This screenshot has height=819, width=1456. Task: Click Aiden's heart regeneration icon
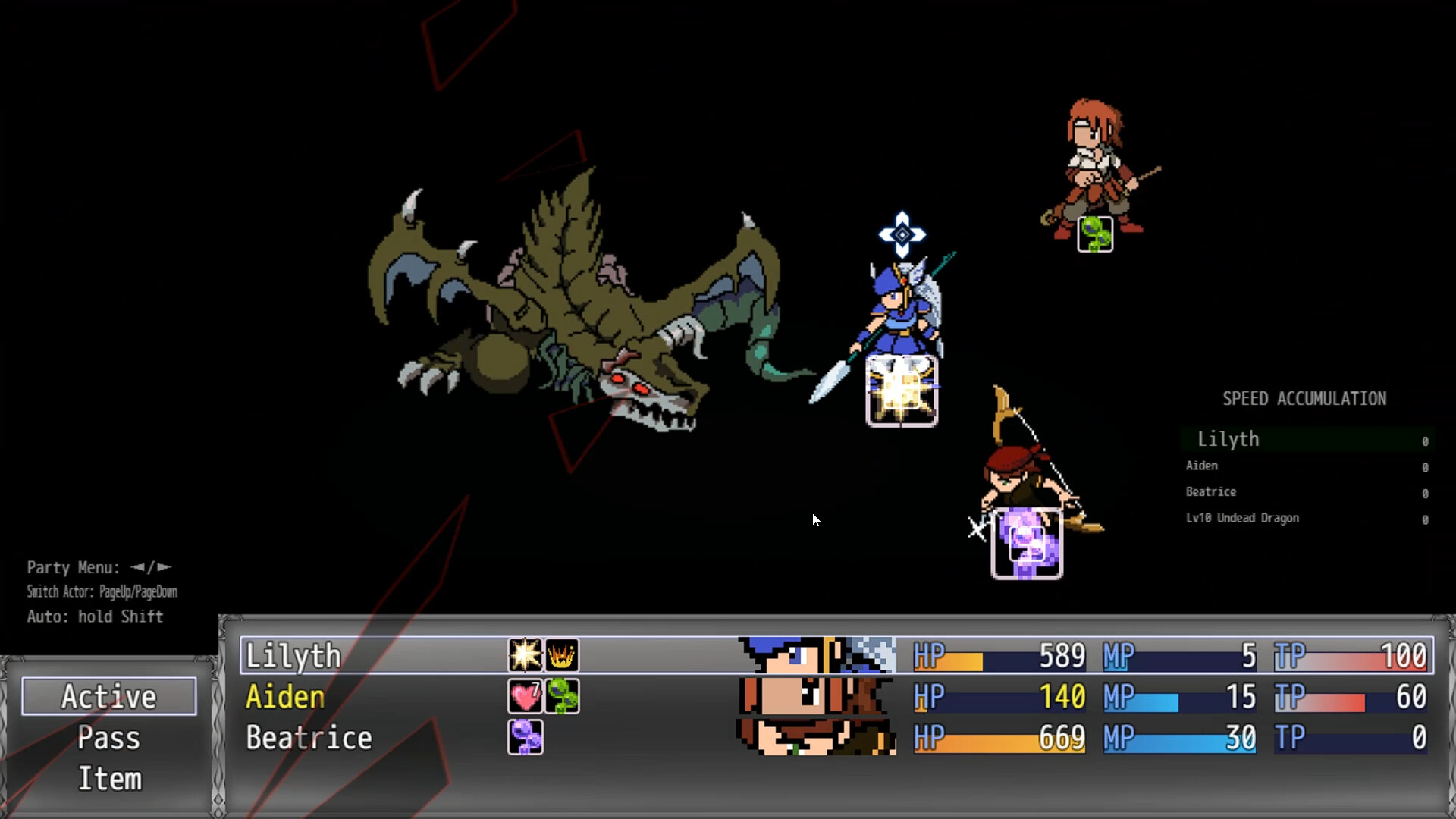[x=525, y=697]
